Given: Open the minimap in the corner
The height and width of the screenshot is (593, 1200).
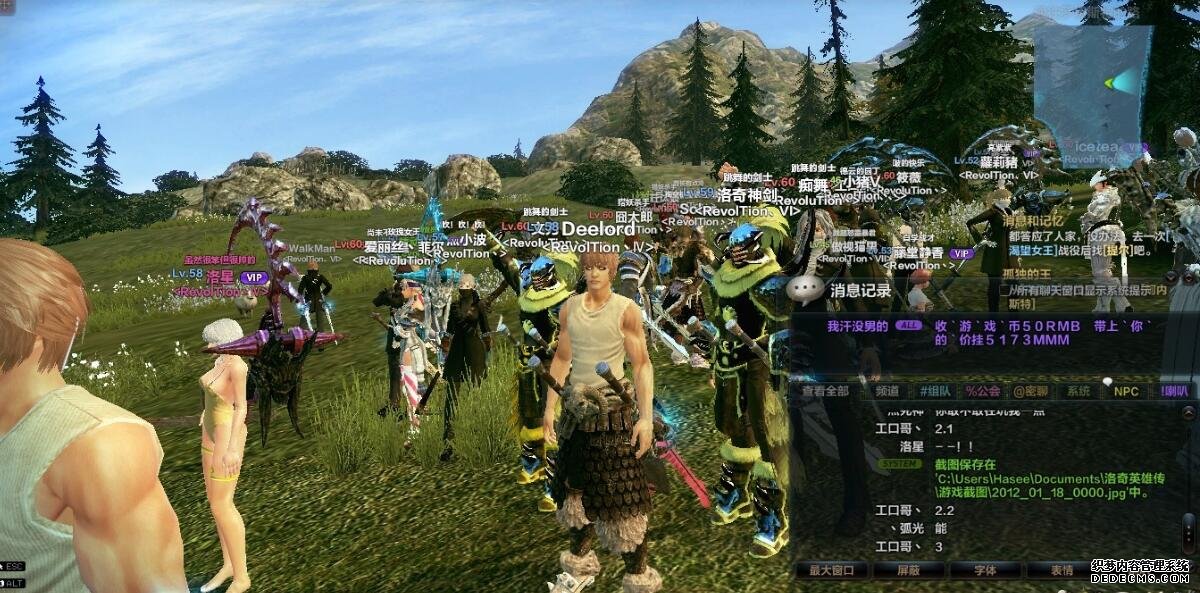Looking at the screenshot, I should pyautogui.click(x=1093, y=82).
